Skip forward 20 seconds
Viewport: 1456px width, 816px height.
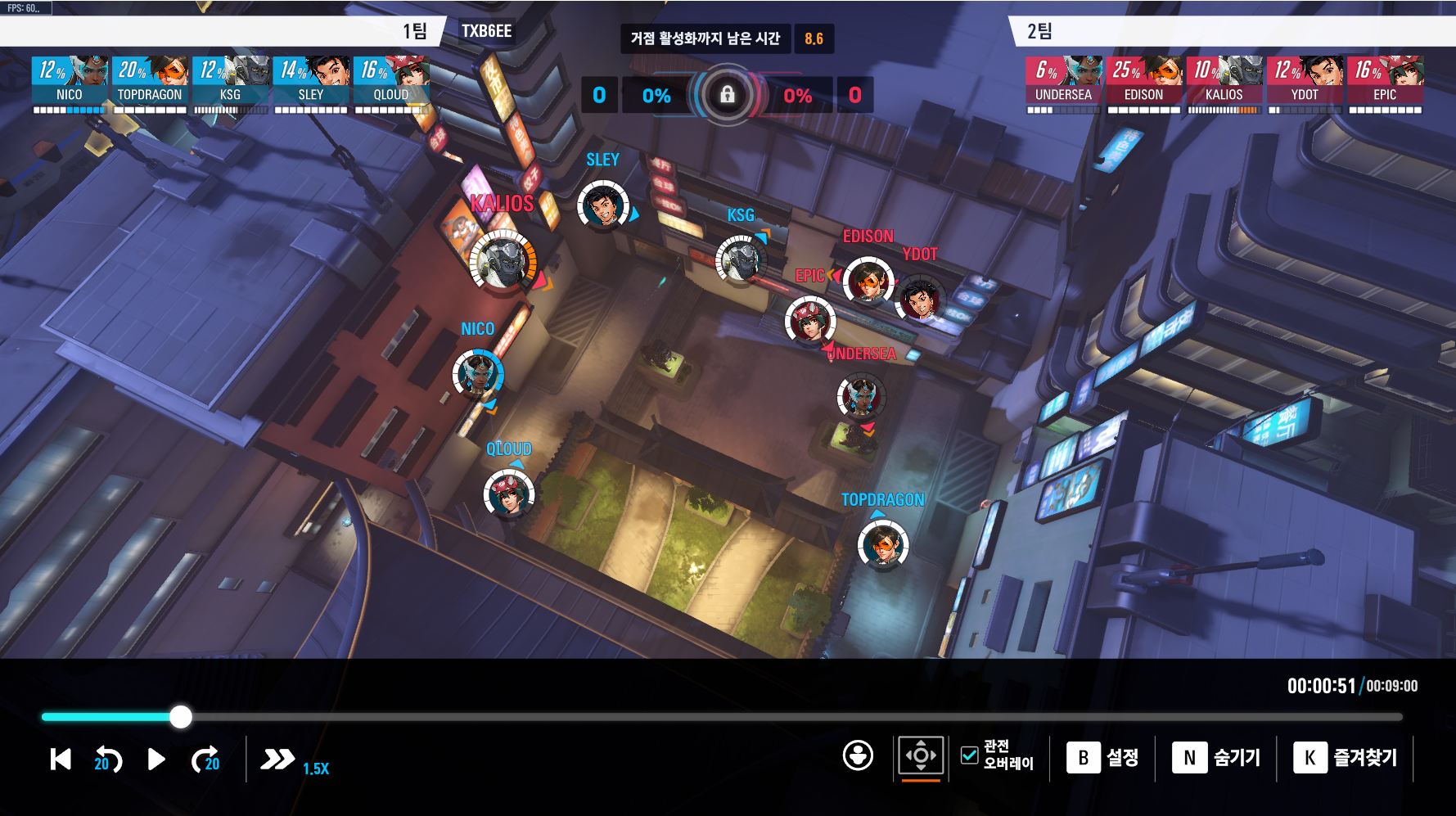tap(205, 760)
